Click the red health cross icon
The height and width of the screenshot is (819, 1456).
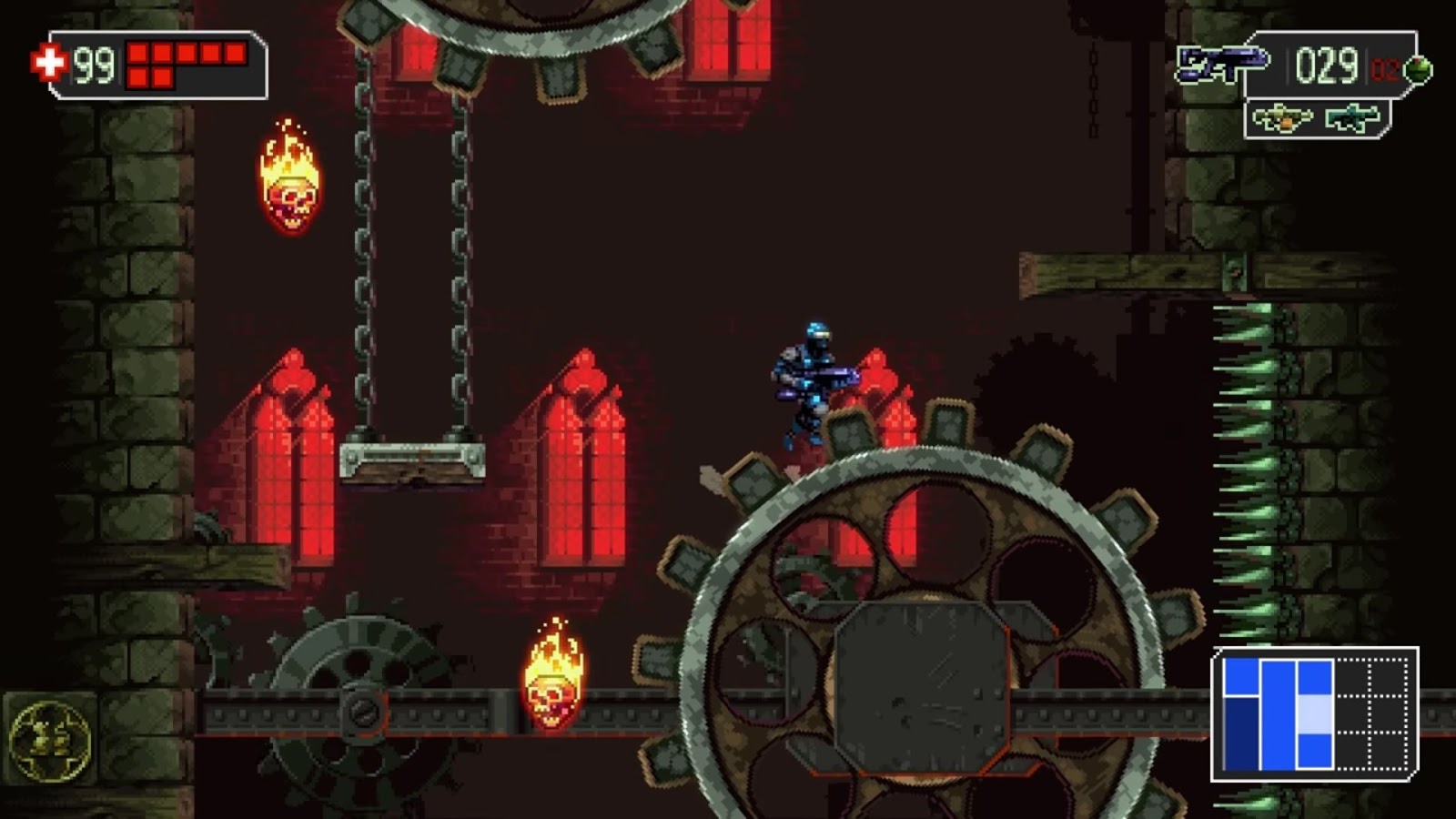(50, 64)
